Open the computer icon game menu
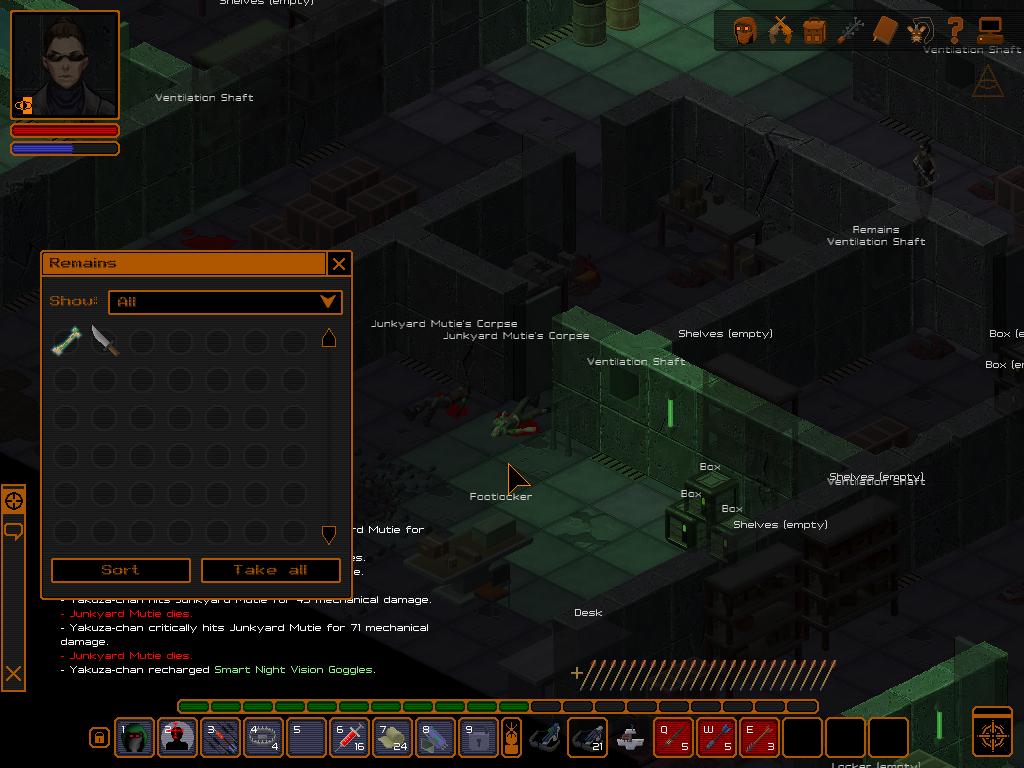 [x=990, y=31]
